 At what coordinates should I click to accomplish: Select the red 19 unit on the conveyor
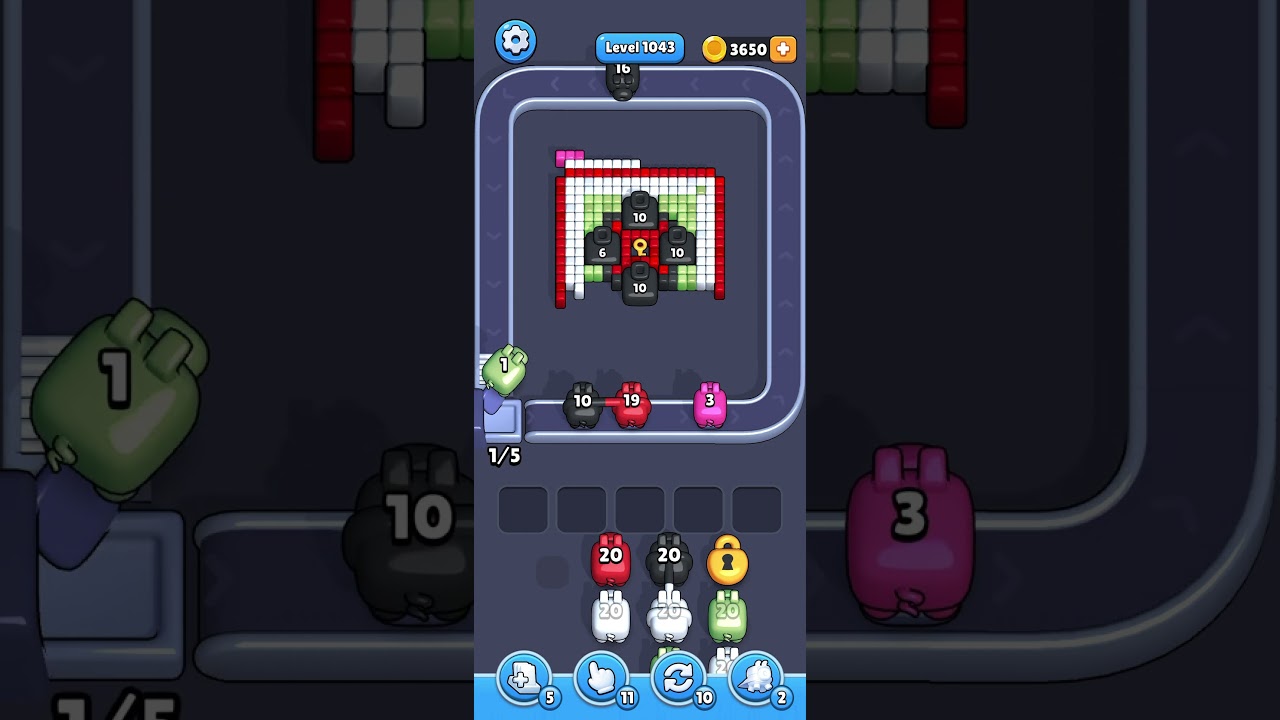click(x=631, y=401)
